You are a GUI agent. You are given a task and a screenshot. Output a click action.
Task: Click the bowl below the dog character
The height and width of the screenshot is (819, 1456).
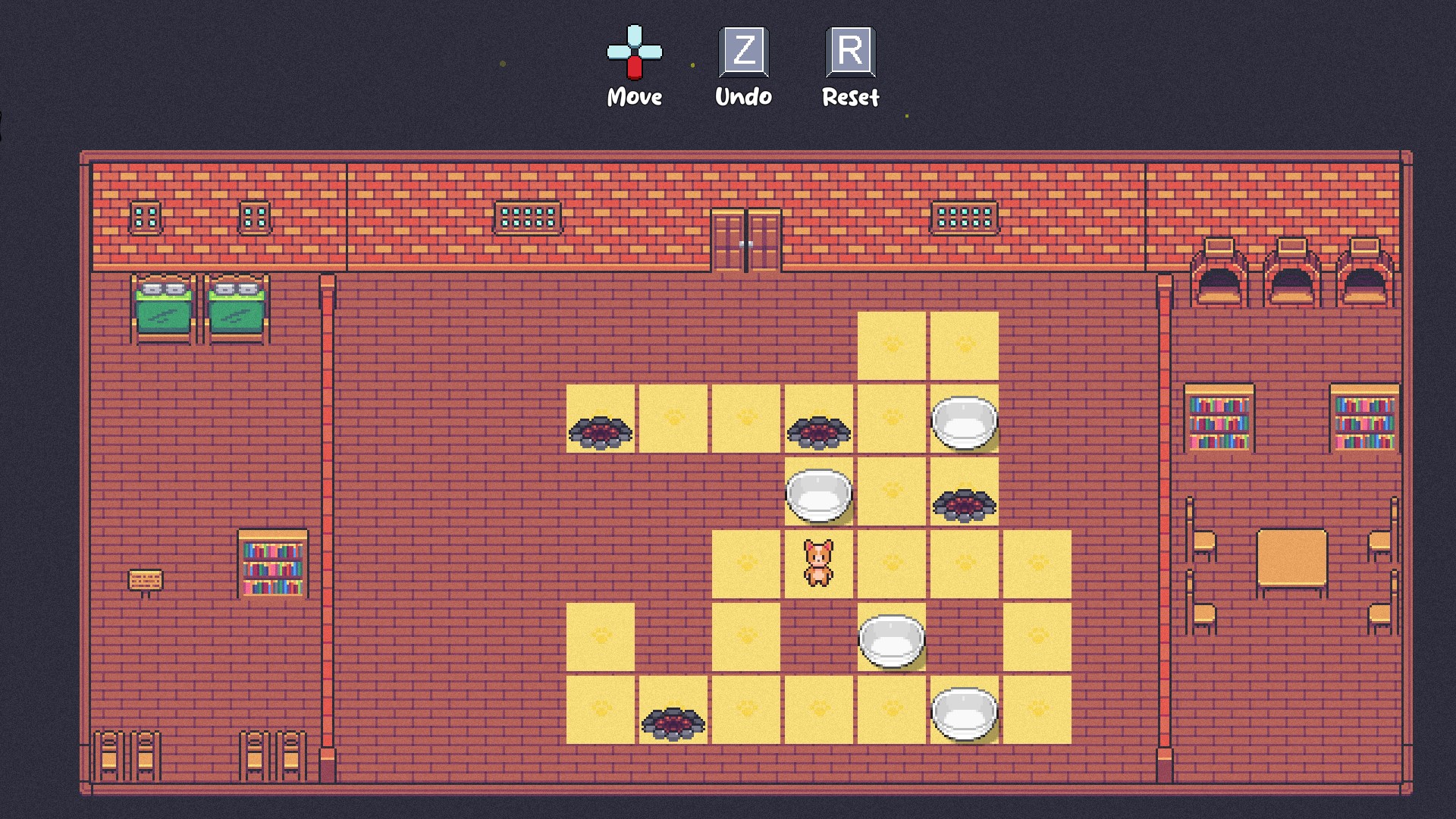coord(891,641)
